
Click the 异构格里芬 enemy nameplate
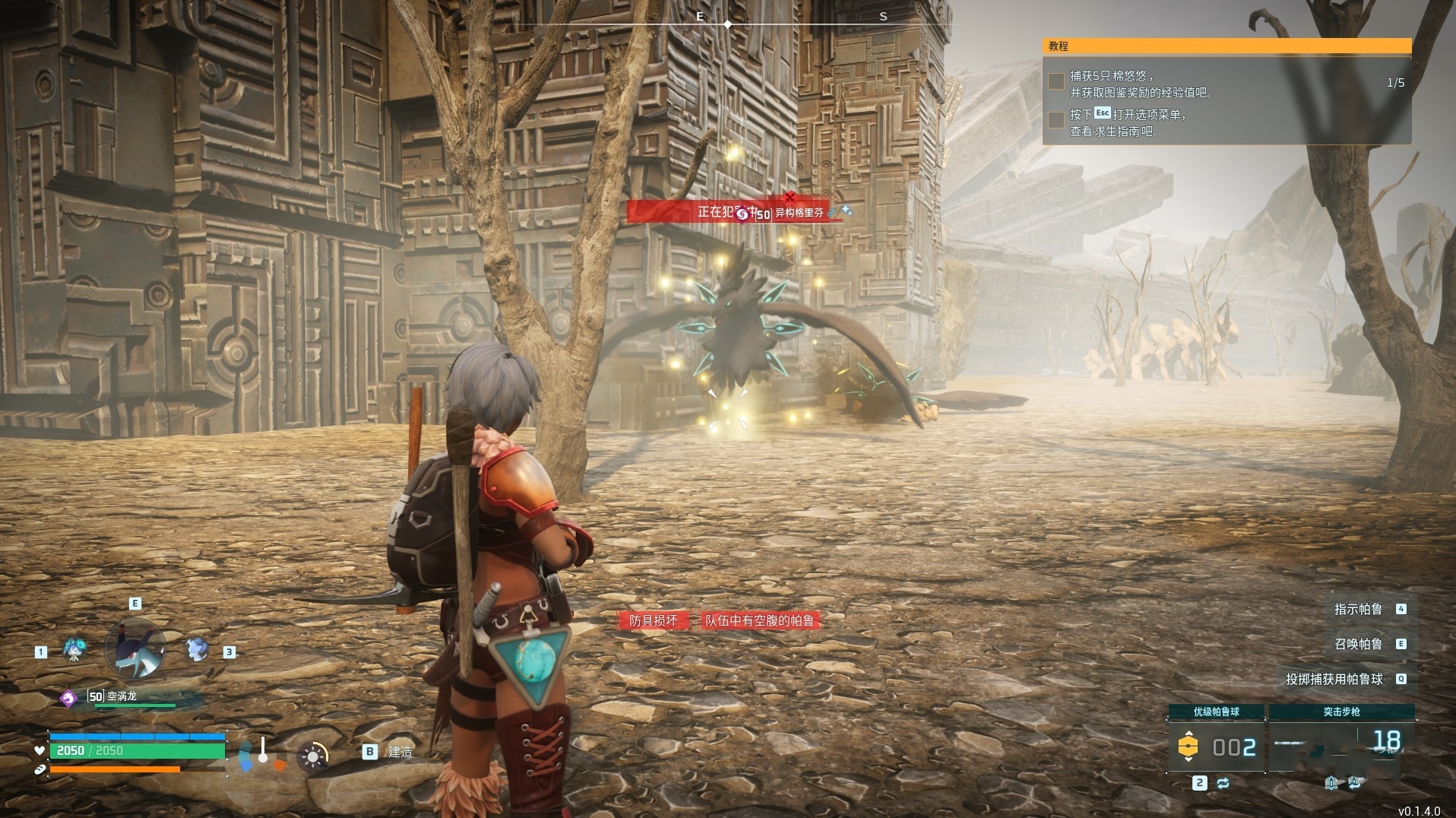798,214
